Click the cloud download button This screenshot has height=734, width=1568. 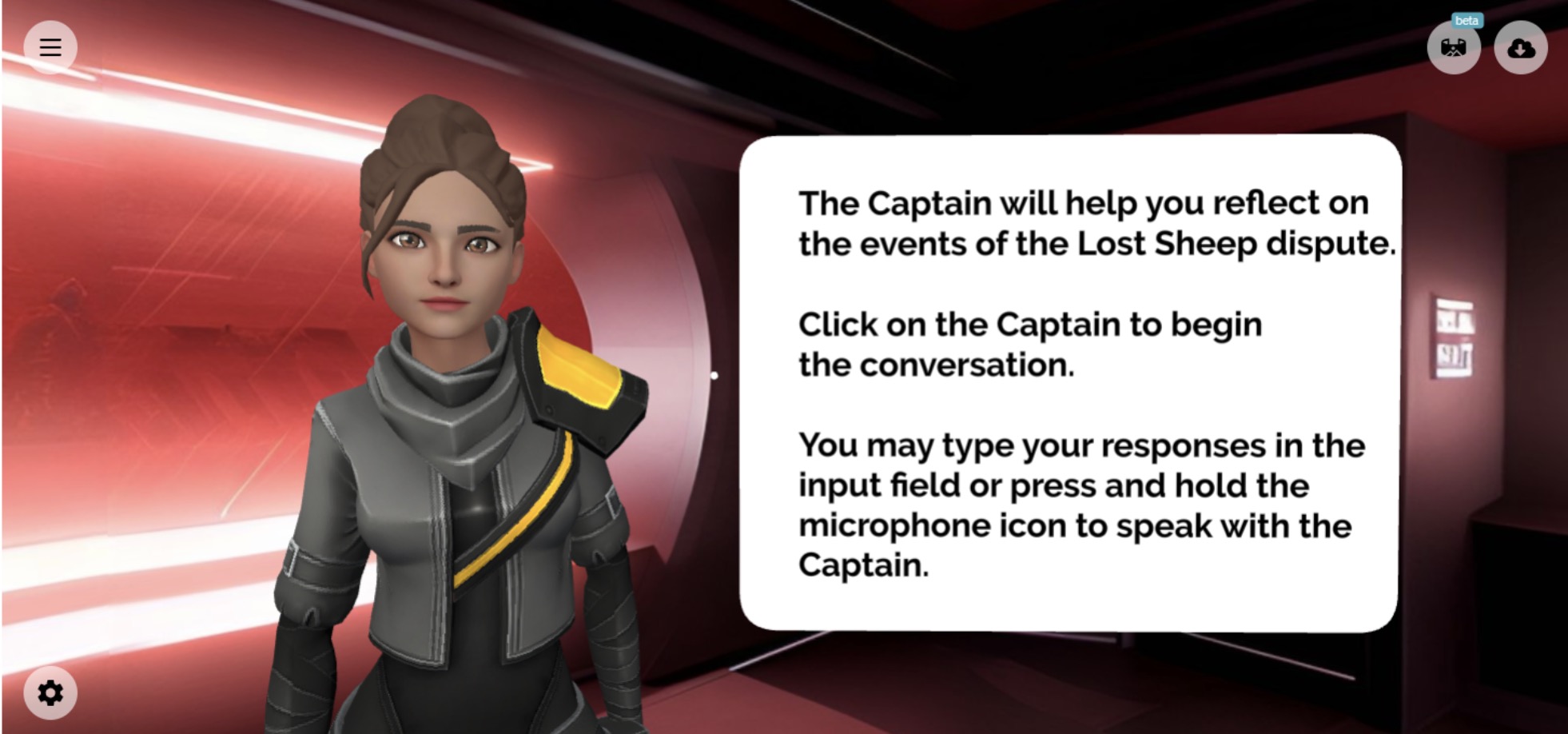point(1520,48)
